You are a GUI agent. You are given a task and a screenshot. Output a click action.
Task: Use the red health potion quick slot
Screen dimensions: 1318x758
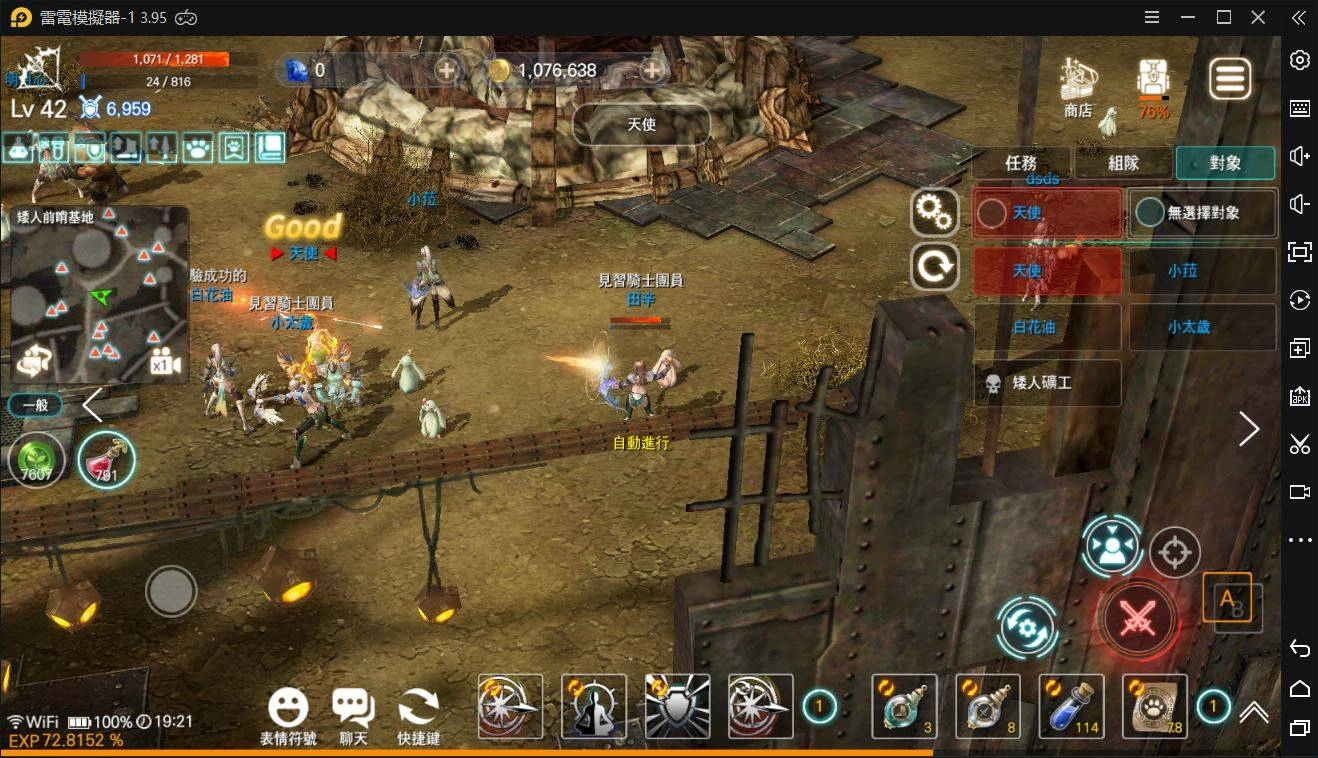point(106,461)
